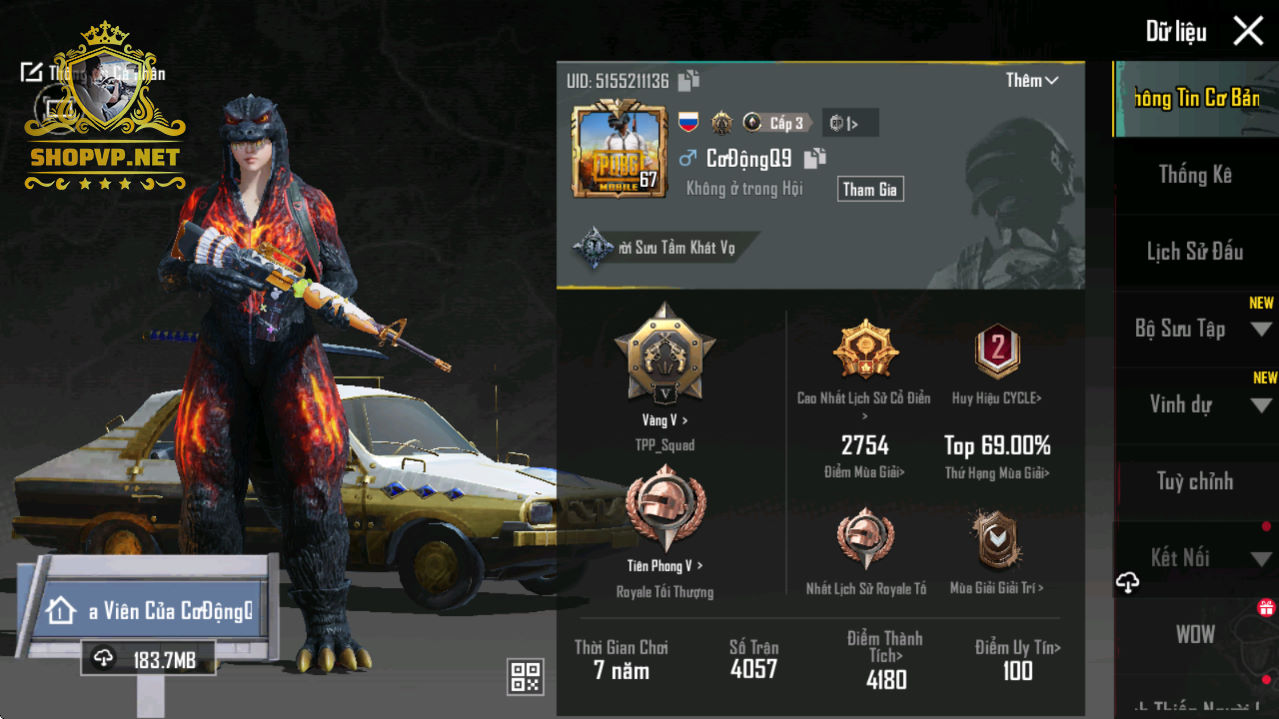Download the 183.7MB home resource
1279x719 pixels.
147,658
